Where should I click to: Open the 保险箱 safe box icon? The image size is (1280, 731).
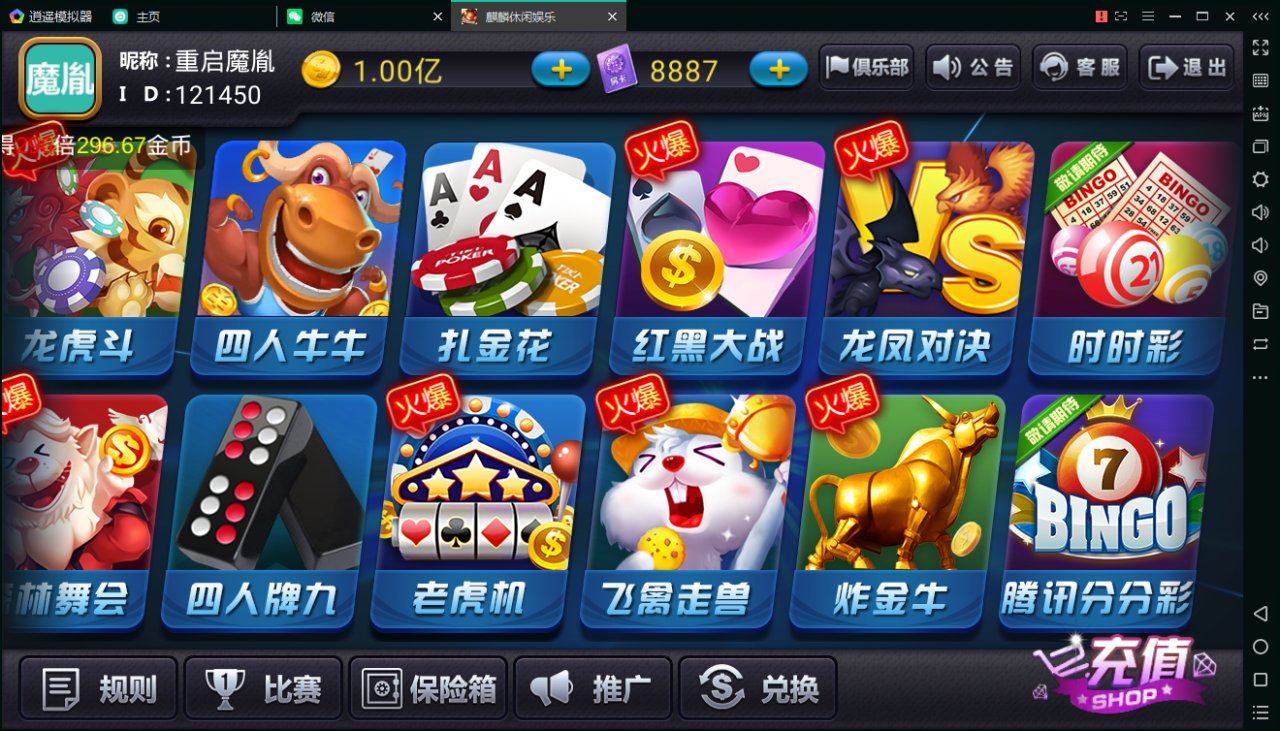427,687
